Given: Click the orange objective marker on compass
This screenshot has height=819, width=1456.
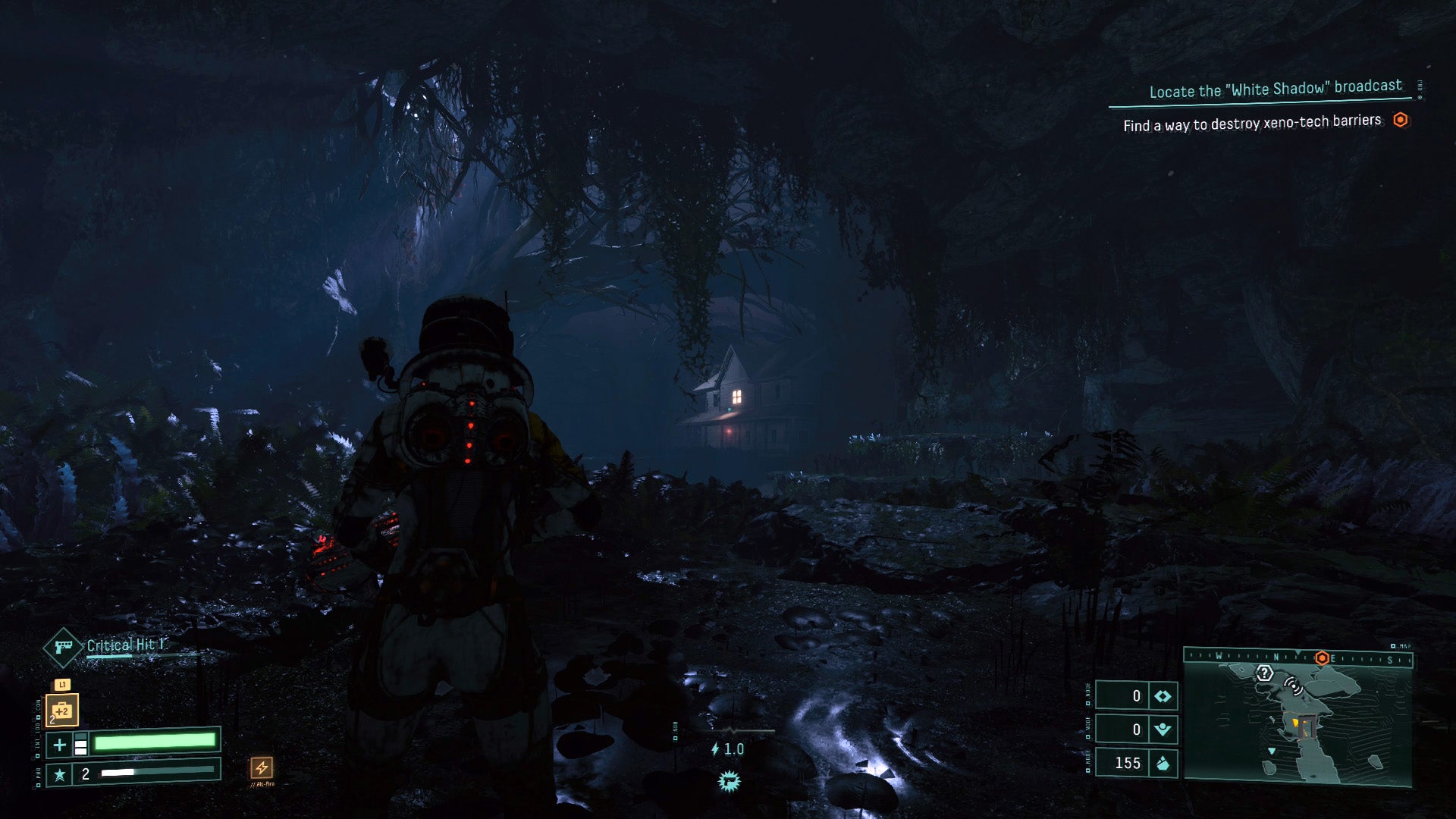Looking at the screenshot, I should point(1322,658).
